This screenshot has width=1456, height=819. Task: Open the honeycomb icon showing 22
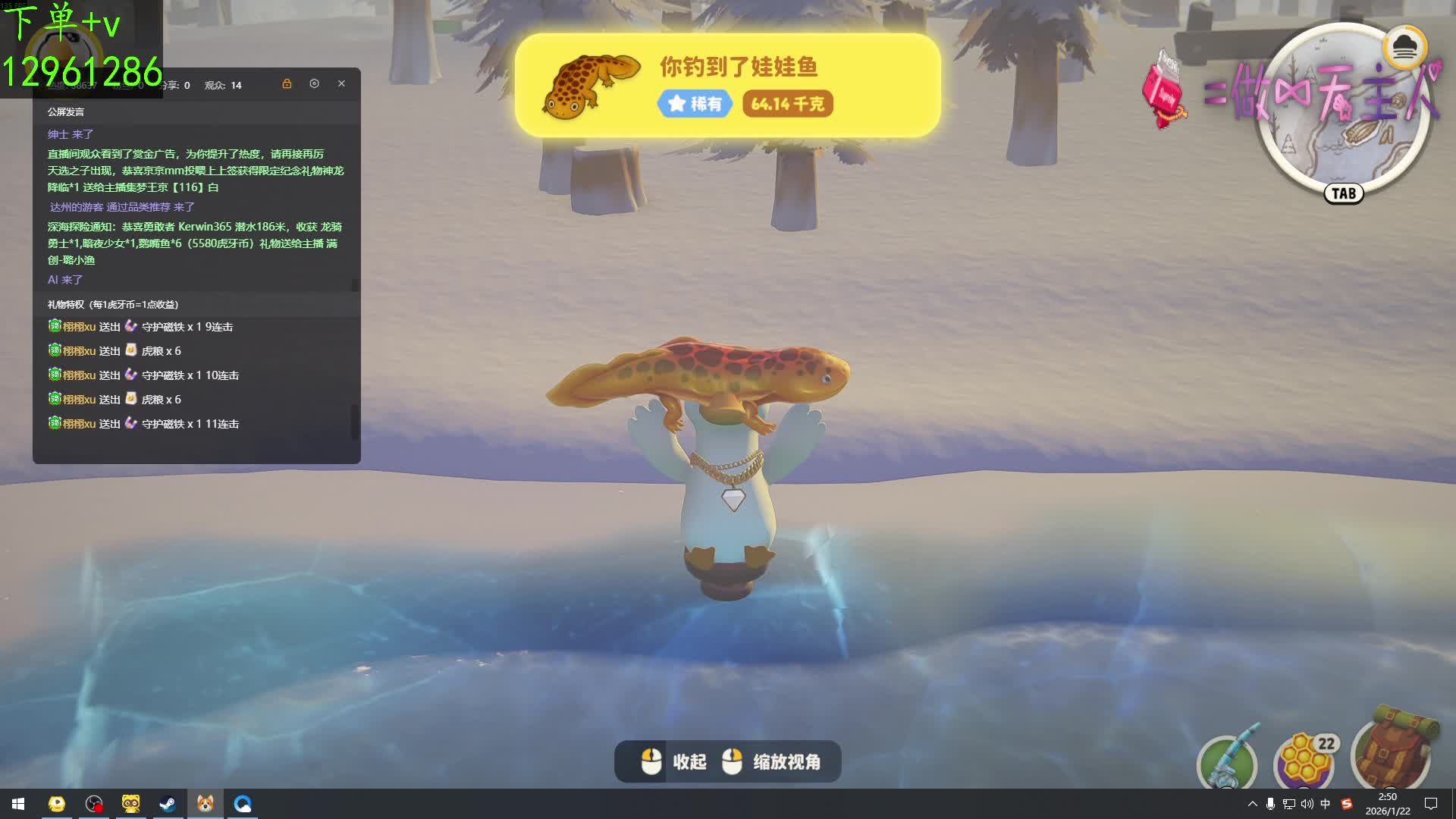1306,761
